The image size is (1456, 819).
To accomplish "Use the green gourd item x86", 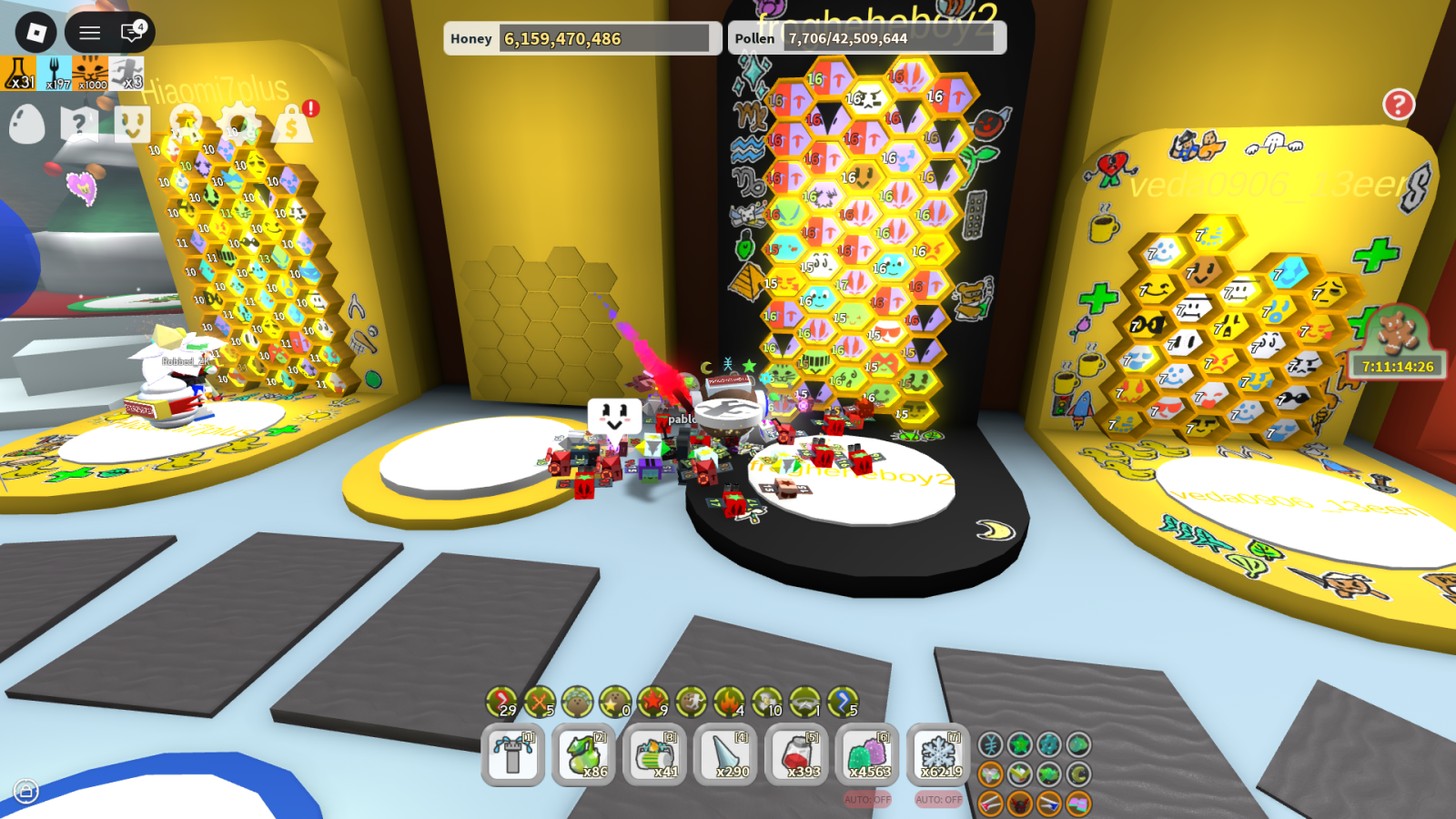I will 584,754.
